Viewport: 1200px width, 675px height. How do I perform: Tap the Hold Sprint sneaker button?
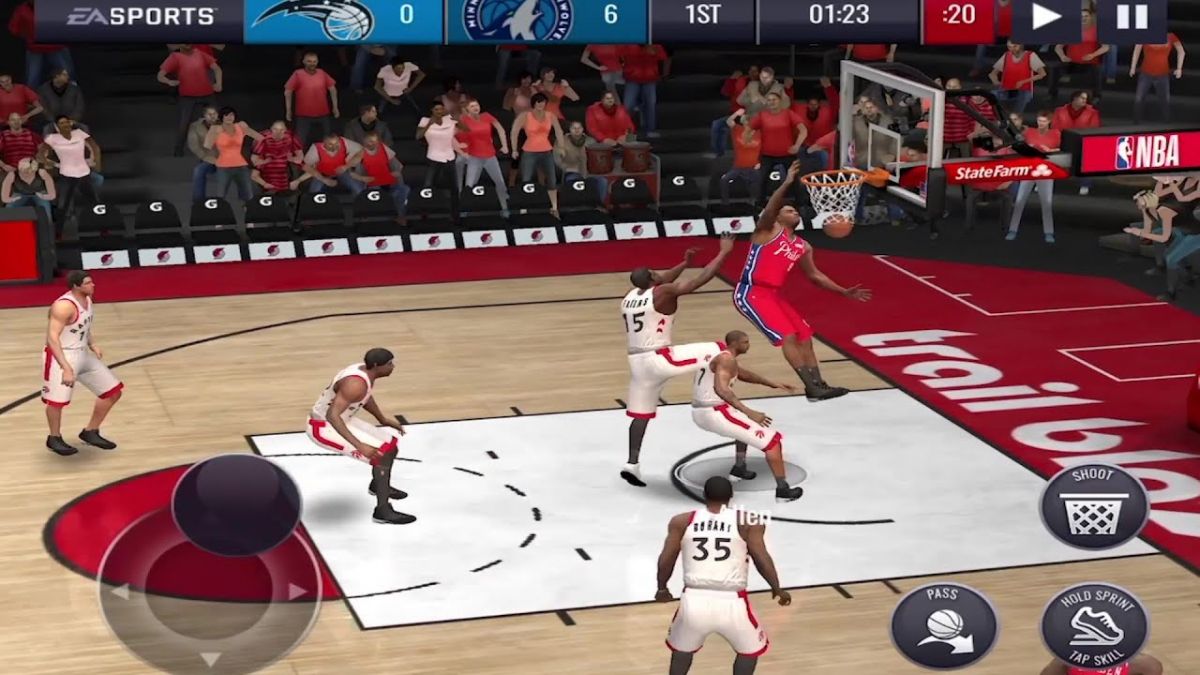click(x=1094, y=625)
